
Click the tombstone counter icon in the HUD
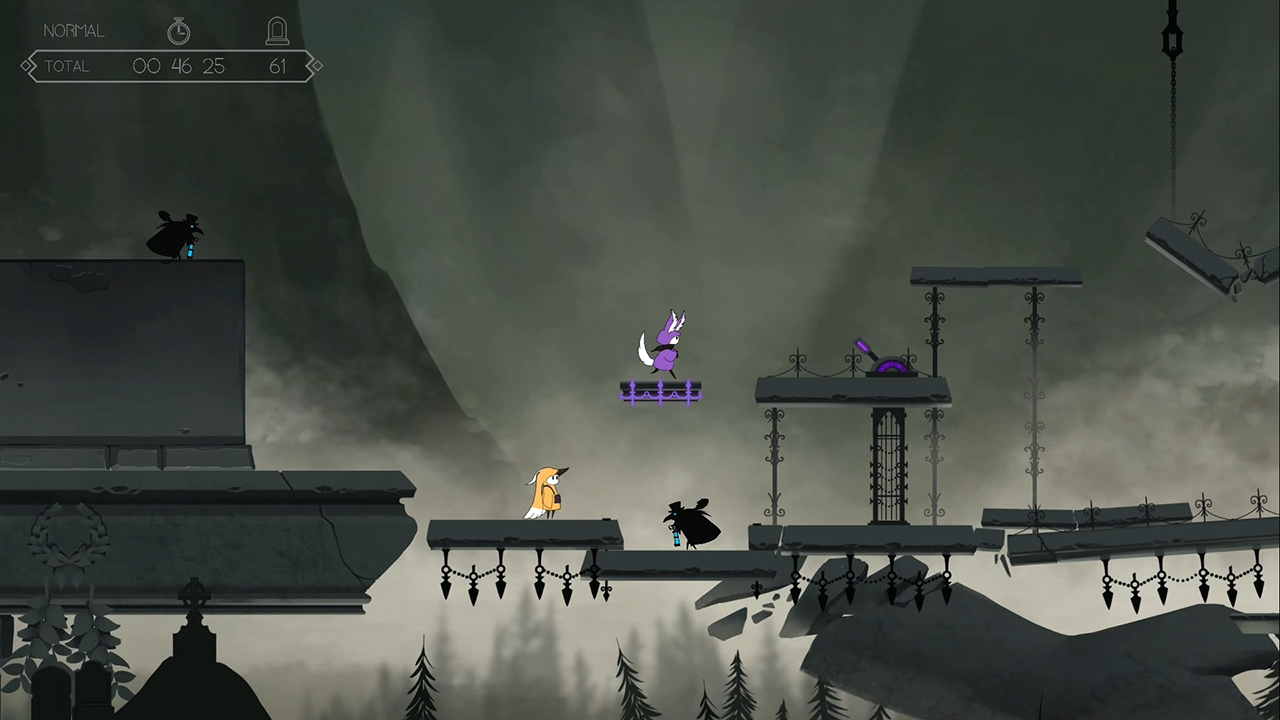point(277,30)
